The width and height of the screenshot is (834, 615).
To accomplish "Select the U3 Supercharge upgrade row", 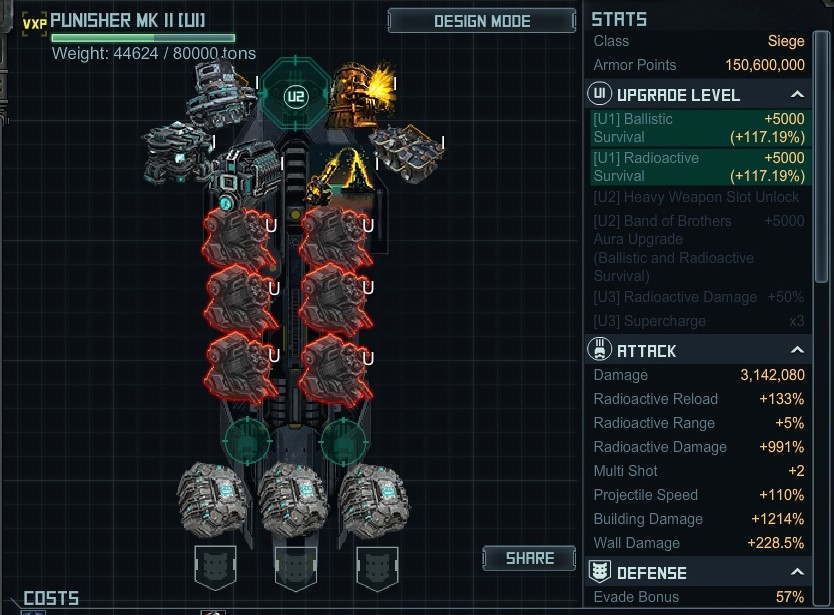I will (x=698, y=321).
